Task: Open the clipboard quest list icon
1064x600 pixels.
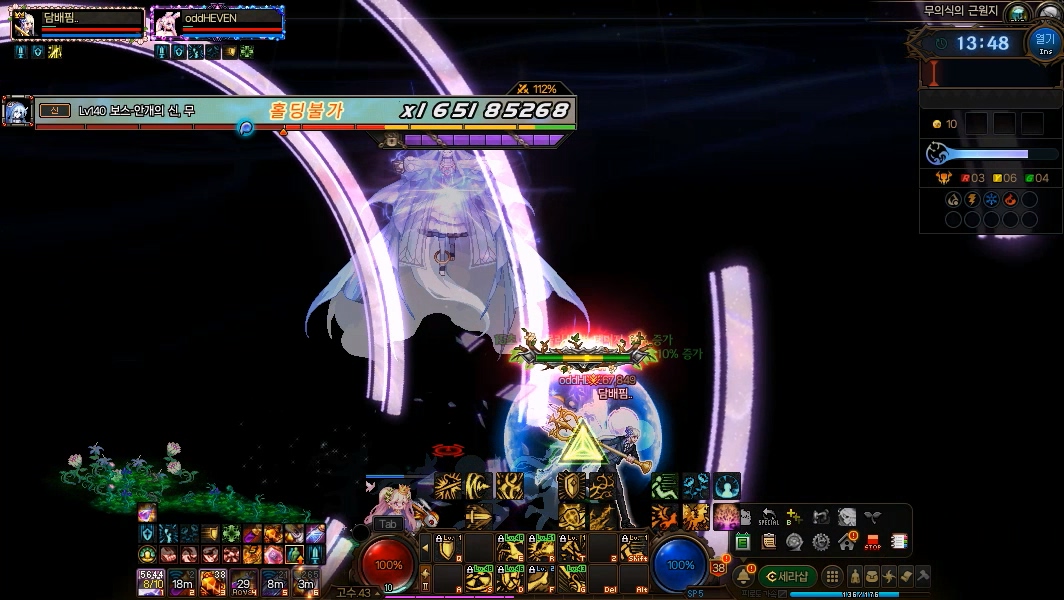Action: [769, 542]
